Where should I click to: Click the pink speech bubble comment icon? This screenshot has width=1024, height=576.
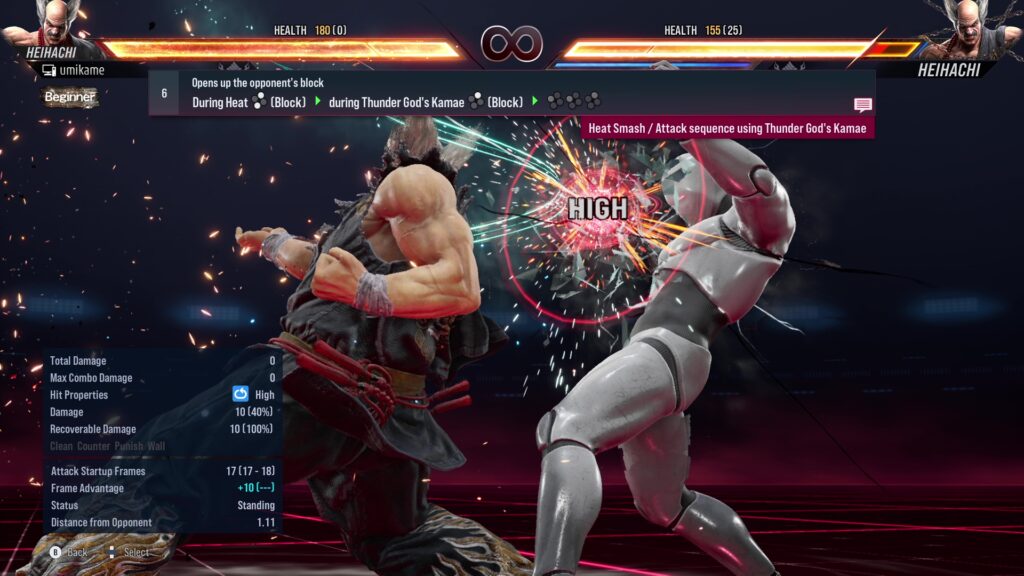tap(862, 104)
